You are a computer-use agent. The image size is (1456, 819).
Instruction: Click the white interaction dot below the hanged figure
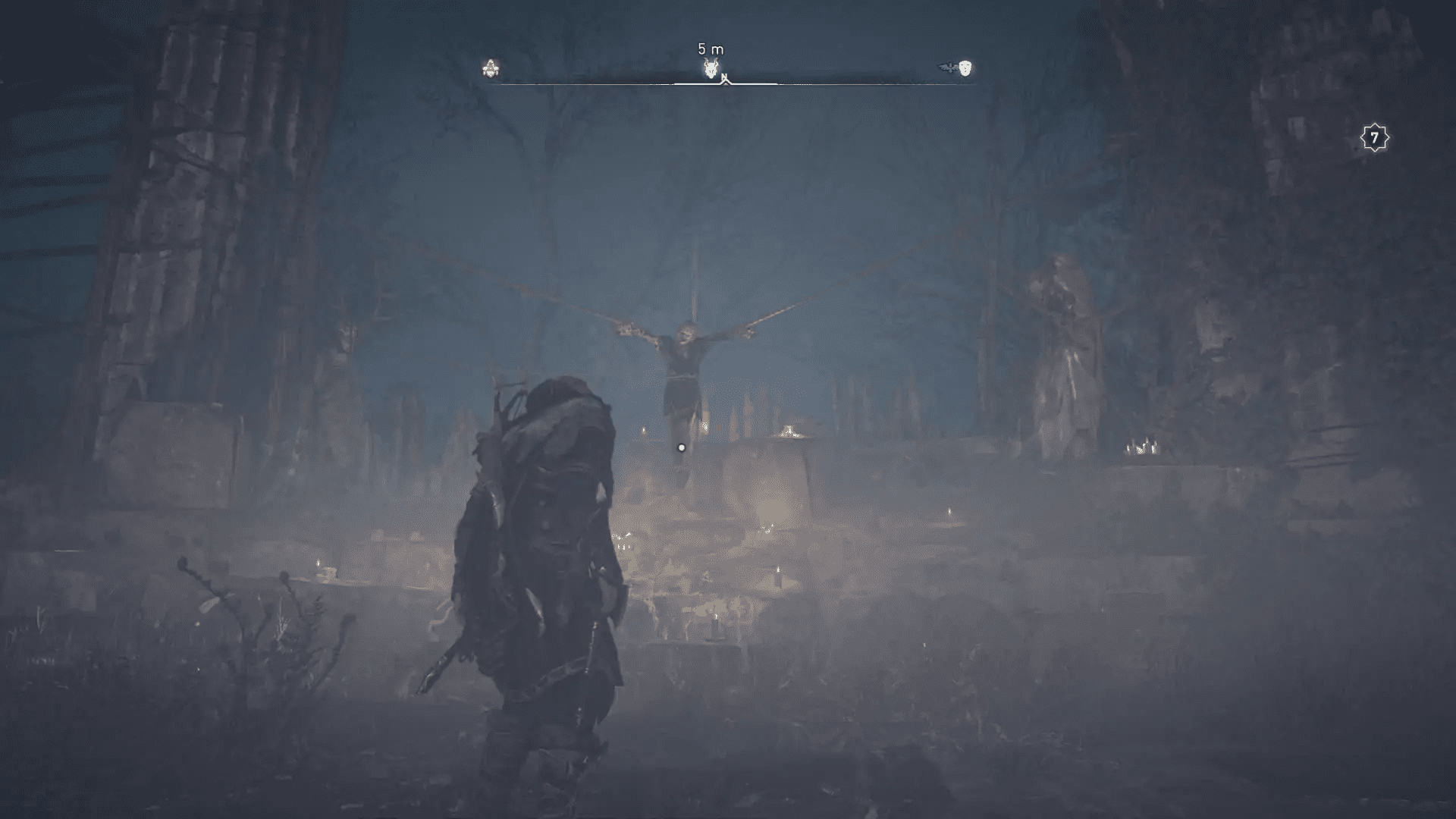click(x=680, y=447)
